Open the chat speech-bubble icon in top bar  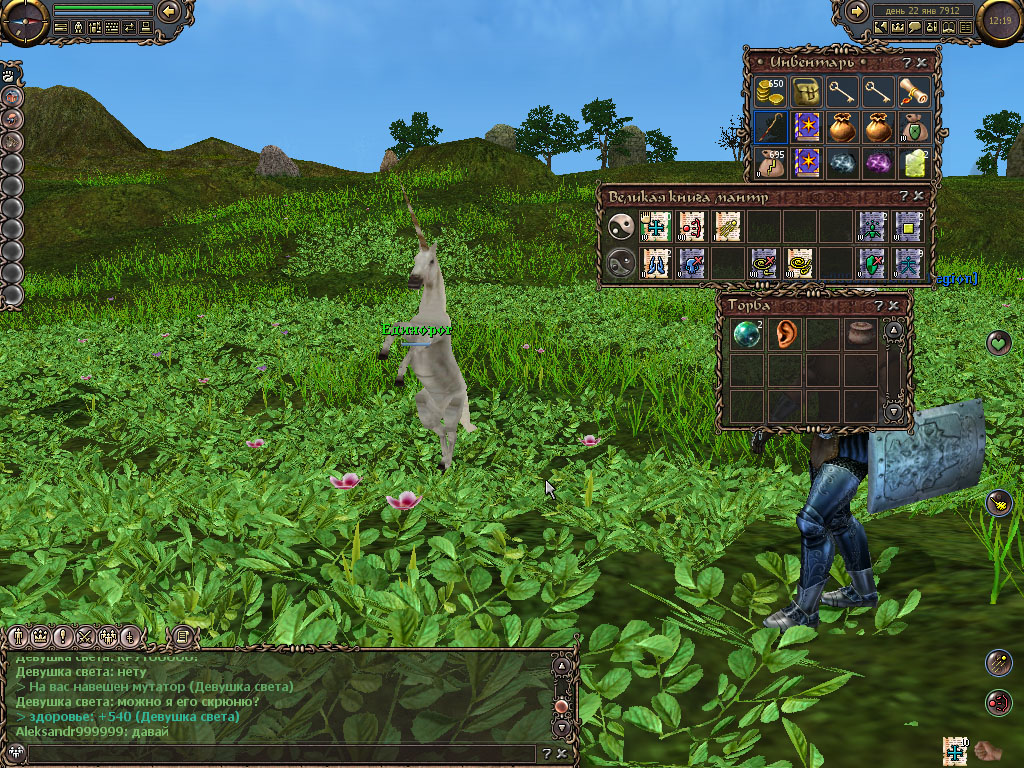[x=914, y=27]
